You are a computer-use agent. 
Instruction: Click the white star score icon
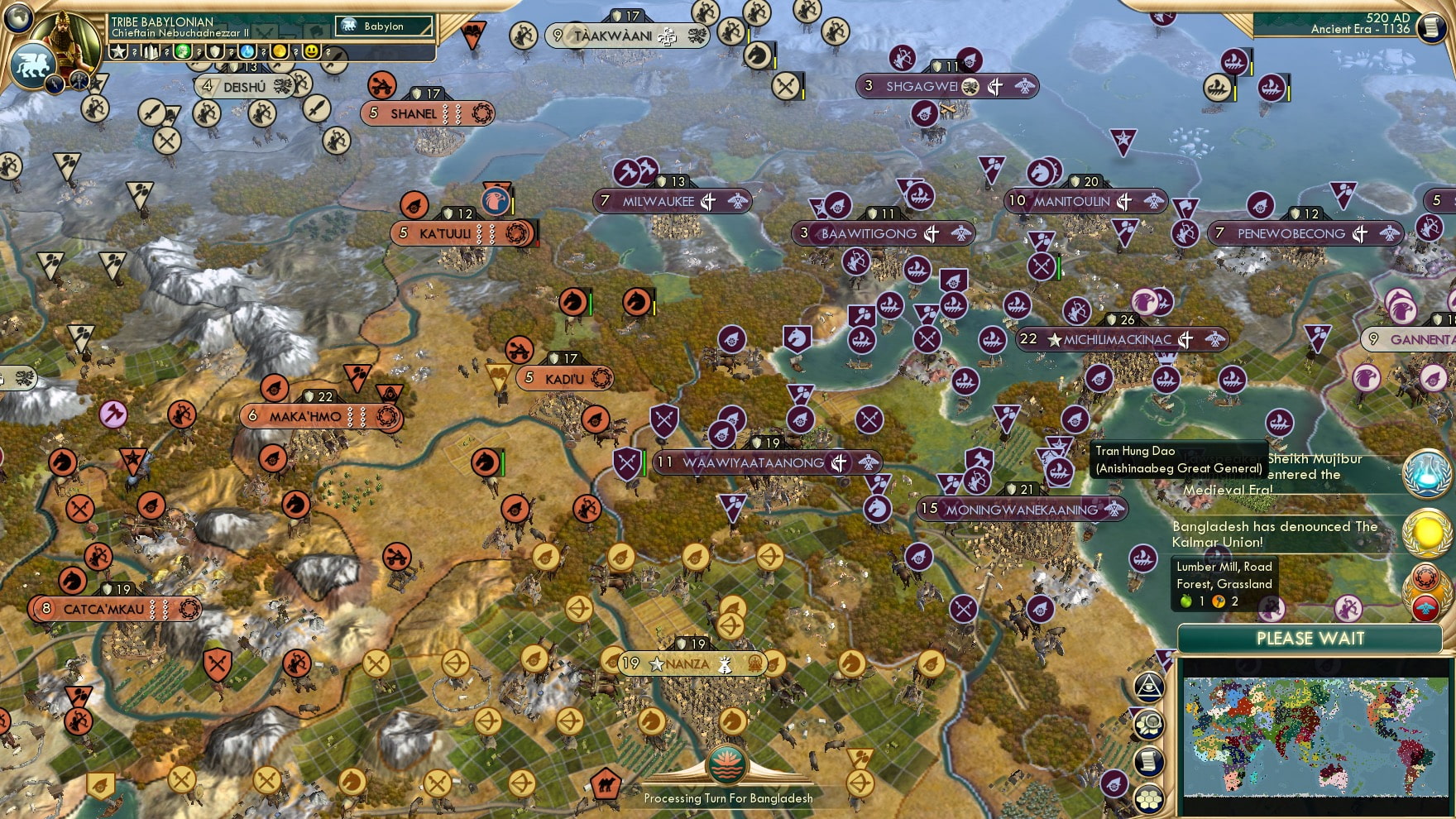119,51
